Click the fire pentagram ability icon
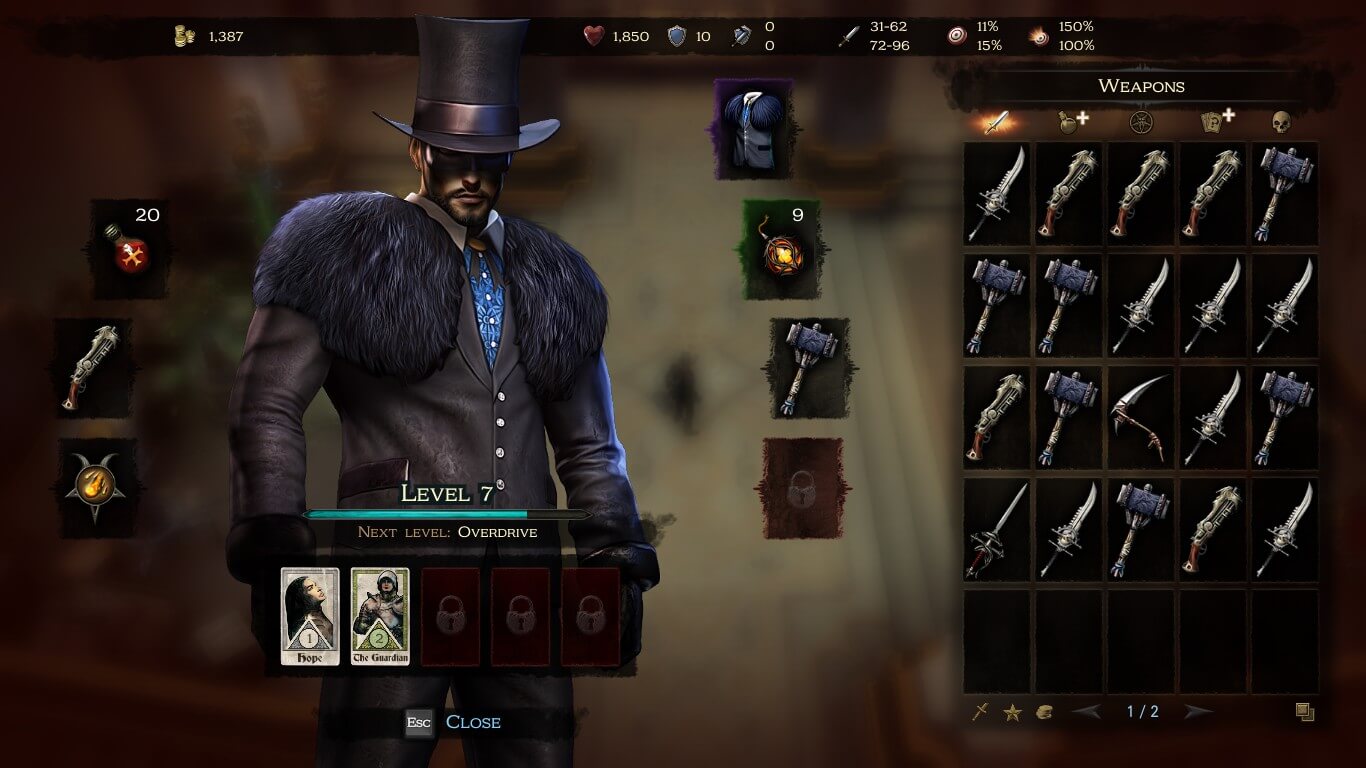Image resolution: width=1366 pixels, height=768 pixels. (x=95, y=484)
